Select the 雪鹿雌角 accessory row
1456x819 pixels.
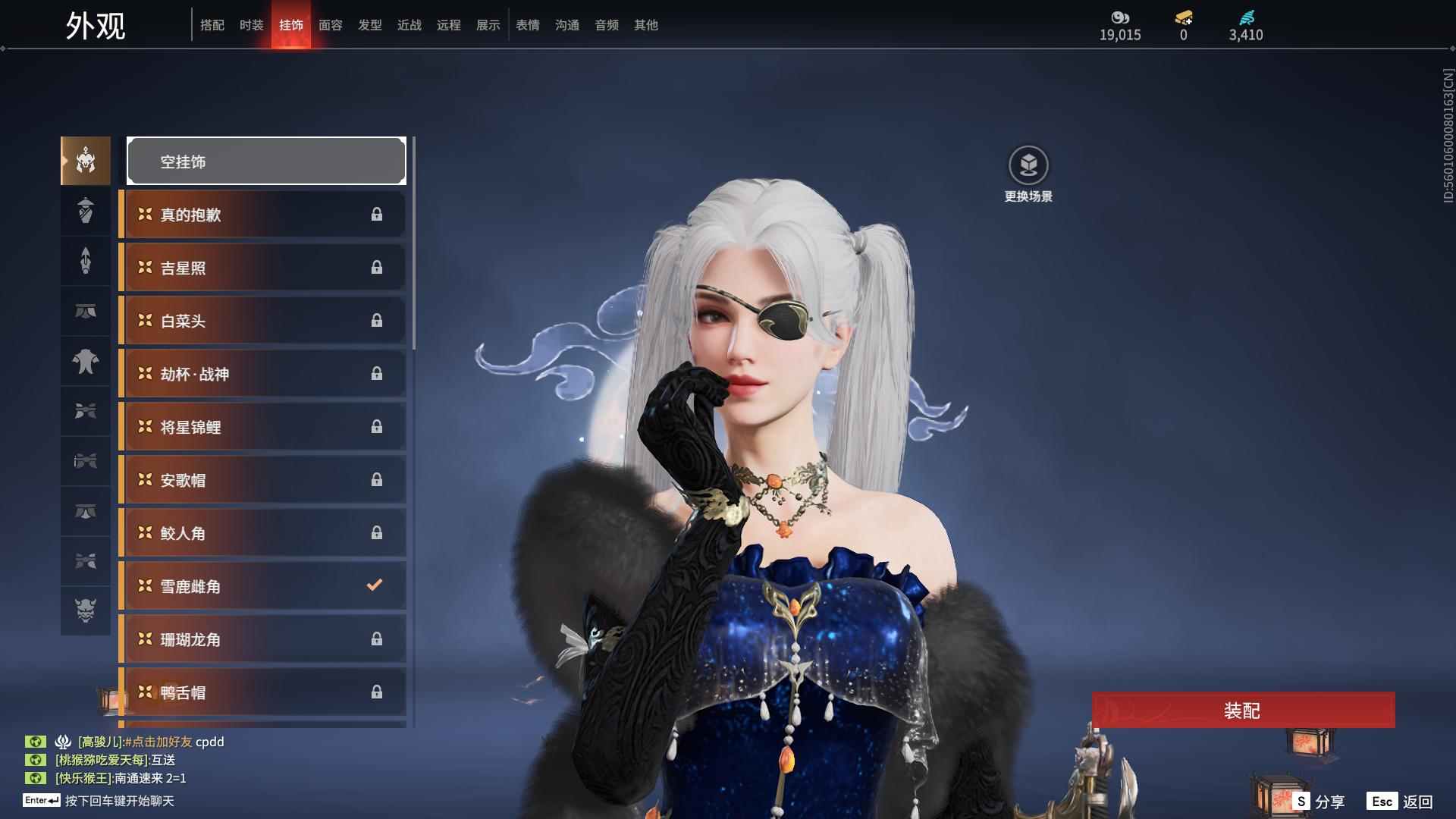[x=262, y=586]
